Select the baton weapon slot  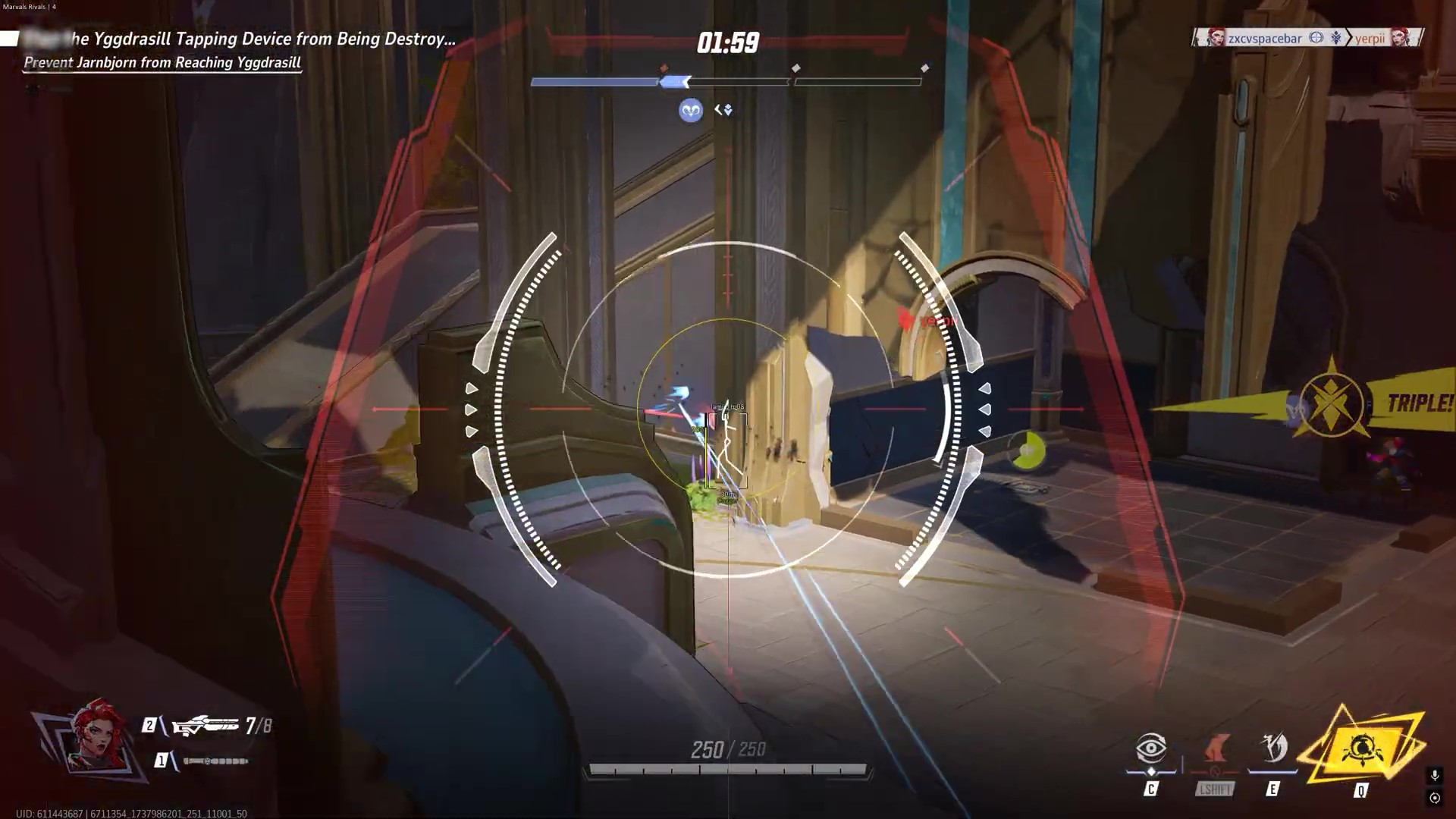pos(215,761)
